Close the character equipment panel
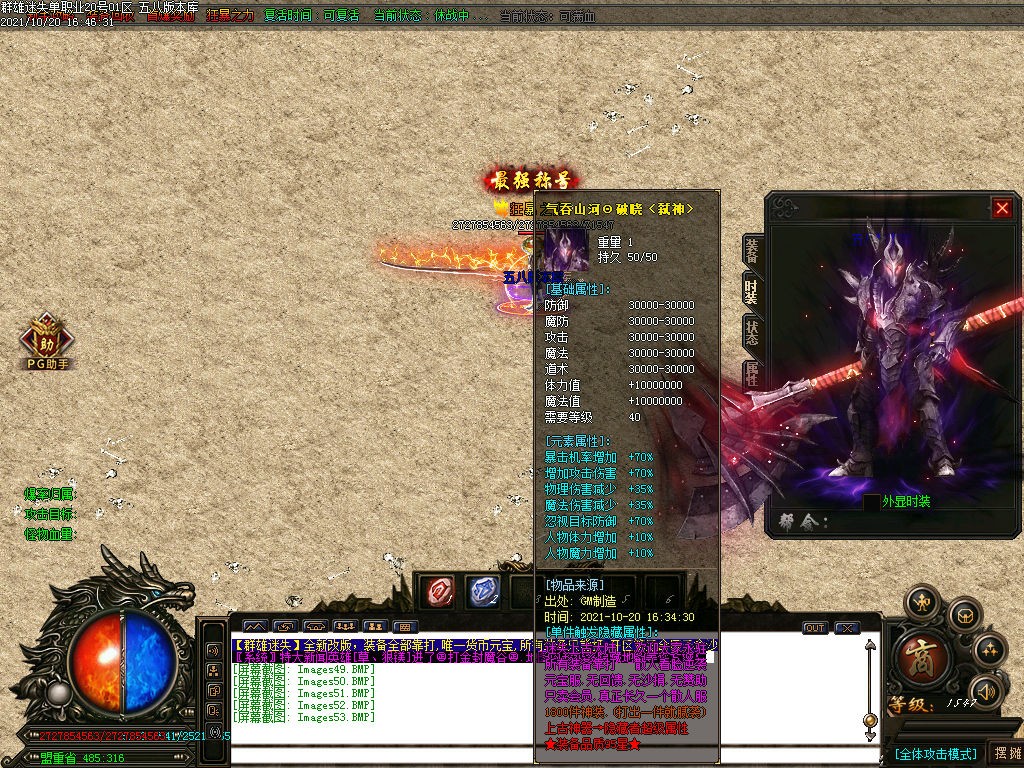 click(1002, 208)
